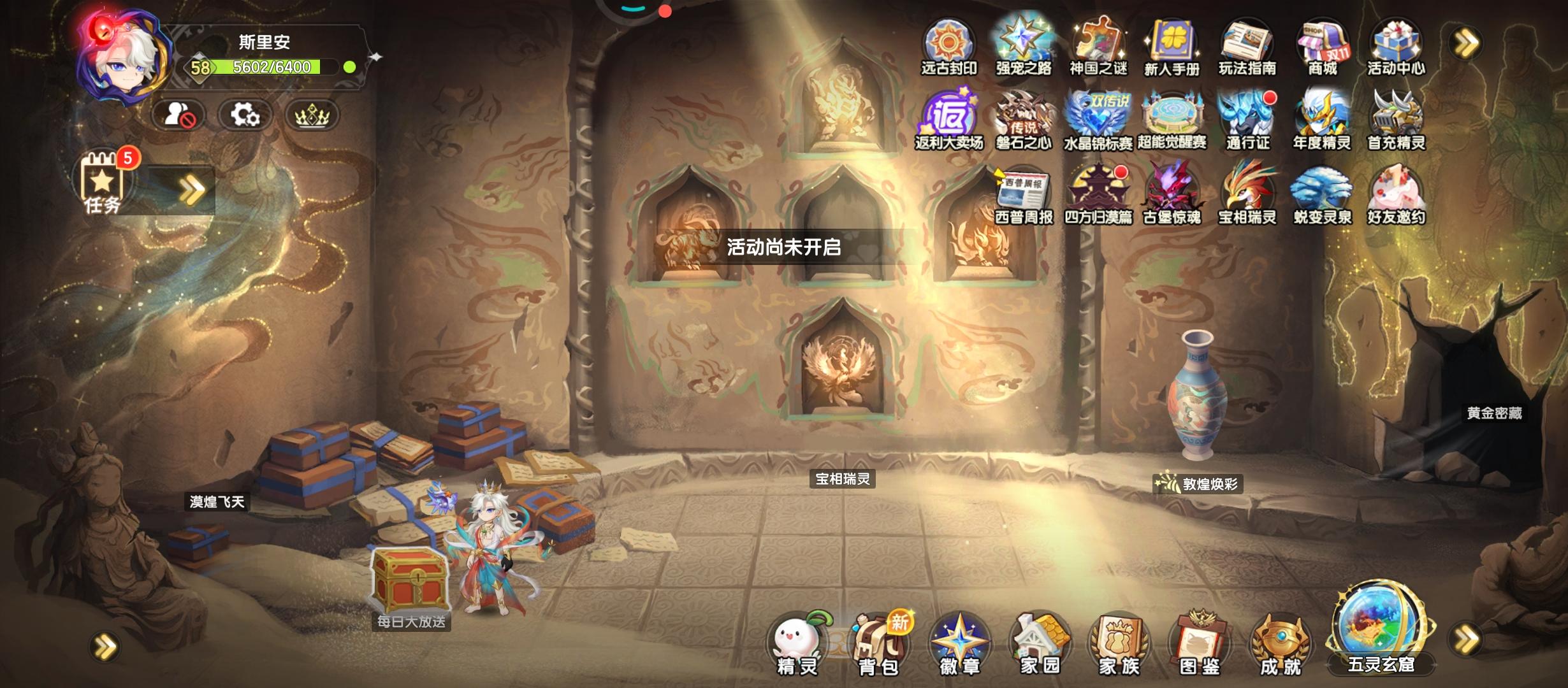Open the settings gear
The image size is (1568, 688).
247,115
